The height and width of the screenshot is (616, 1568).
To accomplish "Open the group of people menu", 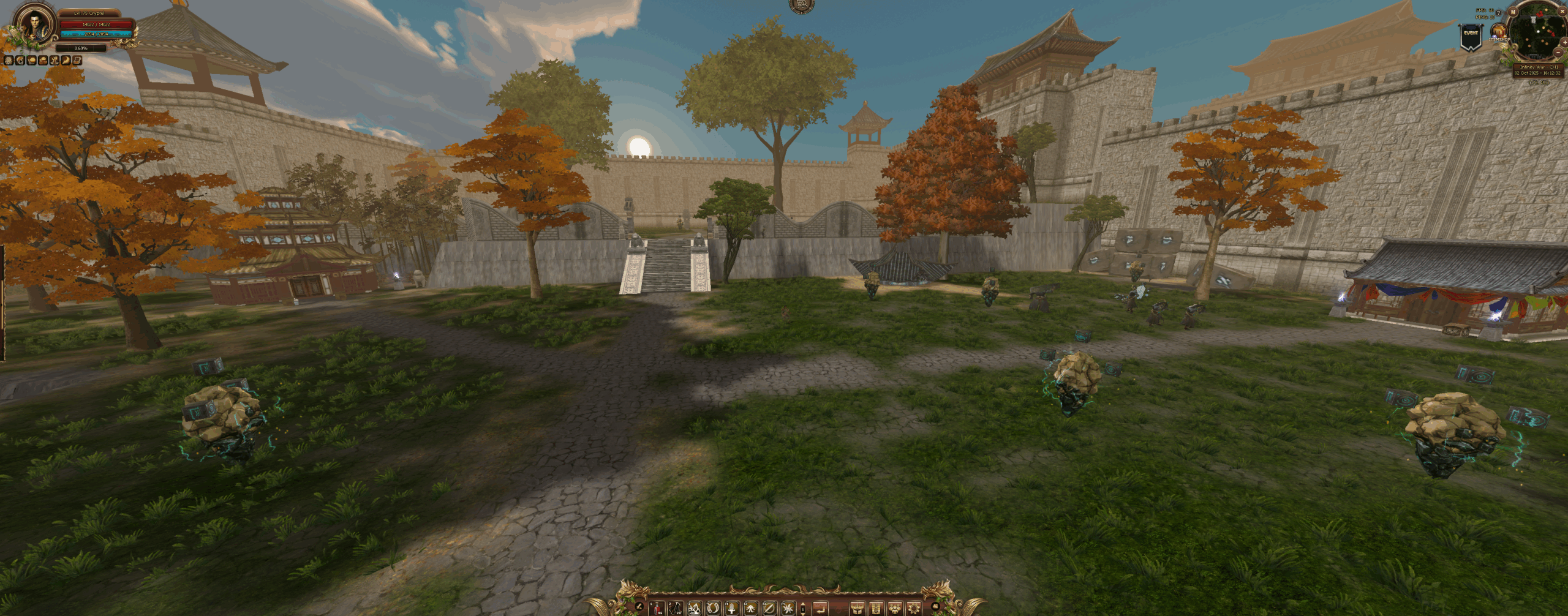I will pos(895,608).
